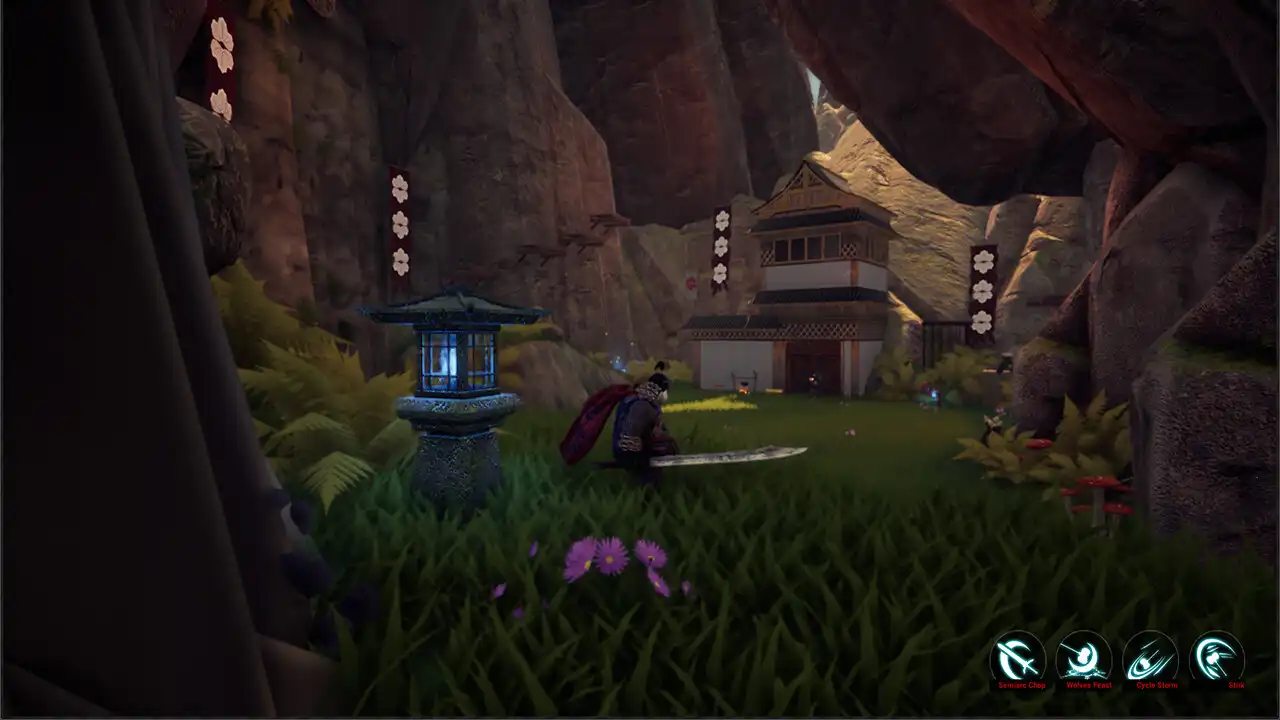Click the Stink label text
This screenshot has height=720, width=1280.
[1235, 686]
